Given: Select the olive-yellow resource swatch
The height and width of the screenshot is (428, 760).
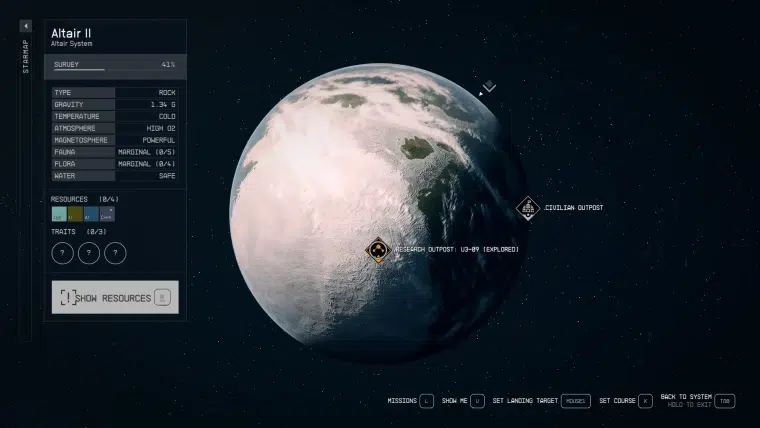Looking at the screenshot, I should tap(75, 214).
